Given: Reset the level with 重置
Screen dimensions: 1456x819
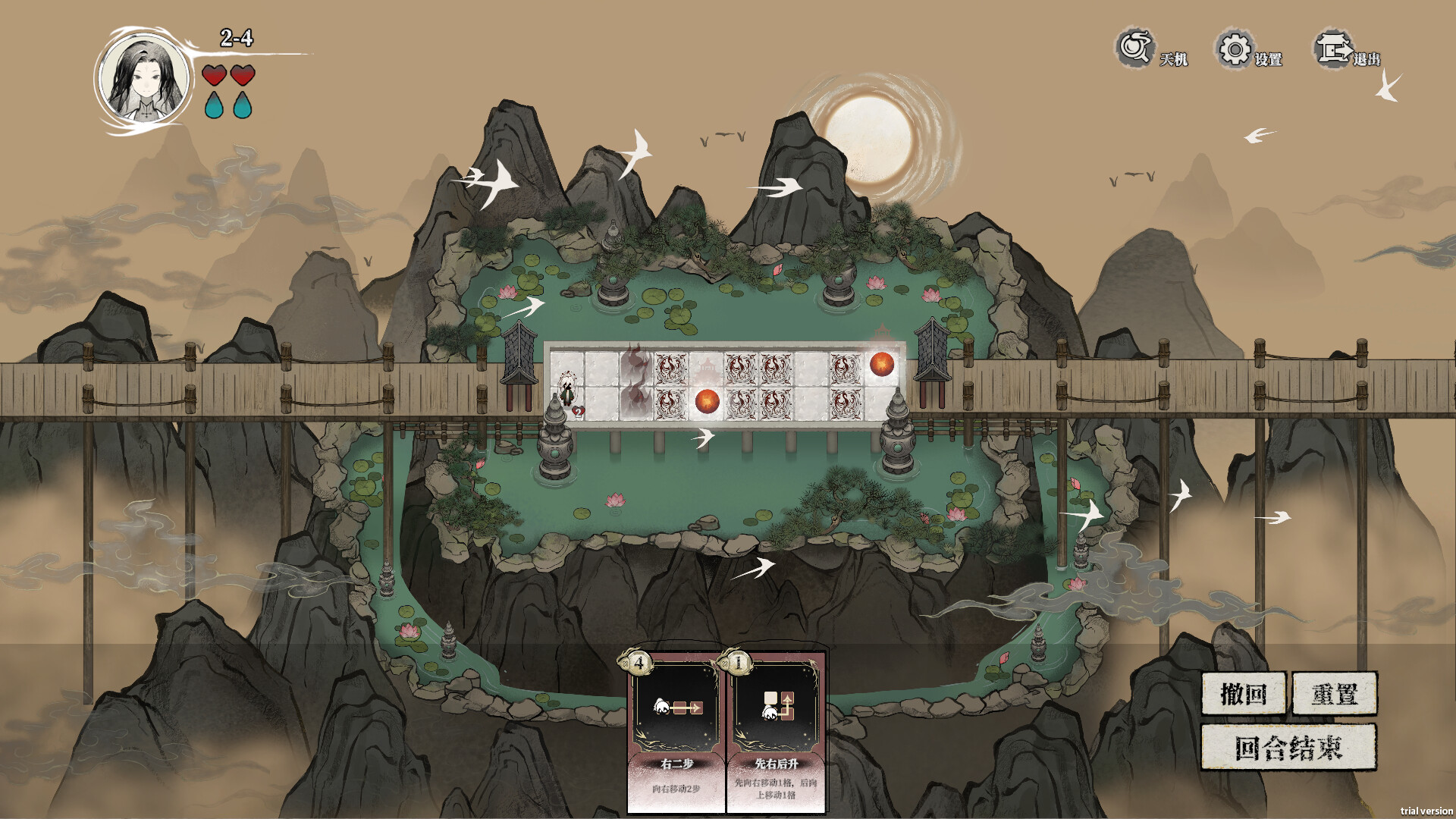Looking at the screenshot, I should coord(1335,693).
